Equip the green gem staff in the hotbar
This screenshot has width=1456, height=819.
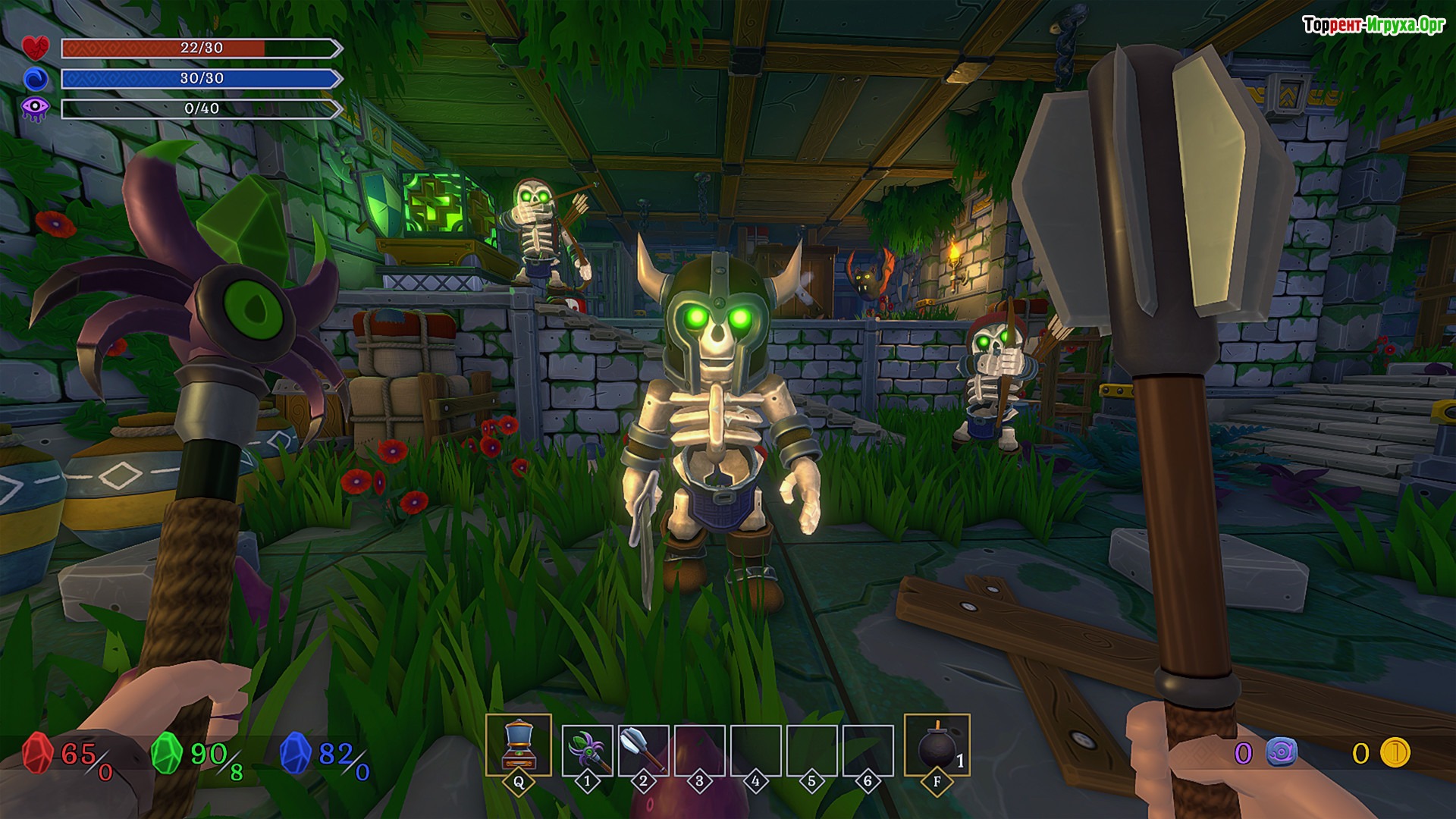[588, 750]
